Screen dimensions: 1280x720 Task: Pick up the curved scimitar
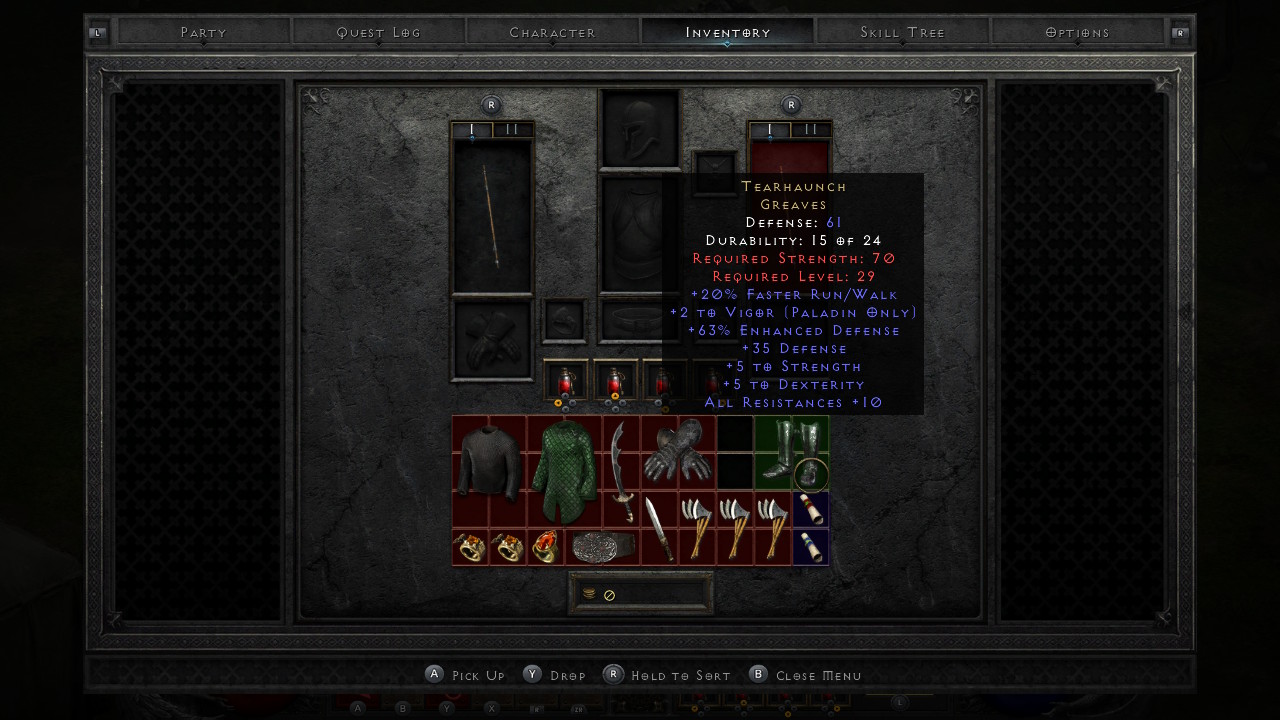620,470
